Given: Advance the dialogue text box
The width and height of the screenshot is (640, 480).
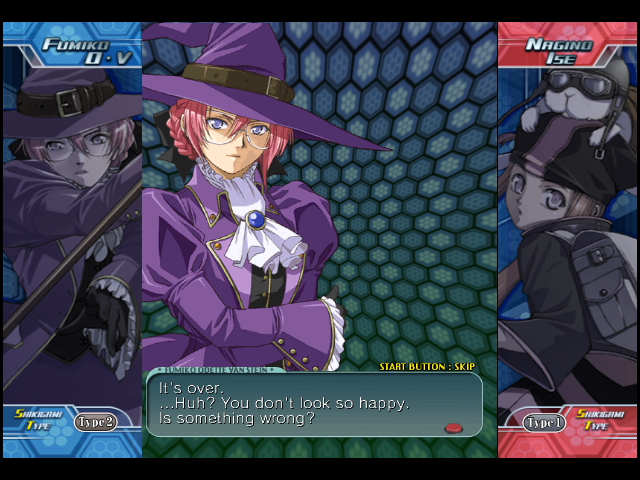Looking at the screenshot, I should [314, 403].
